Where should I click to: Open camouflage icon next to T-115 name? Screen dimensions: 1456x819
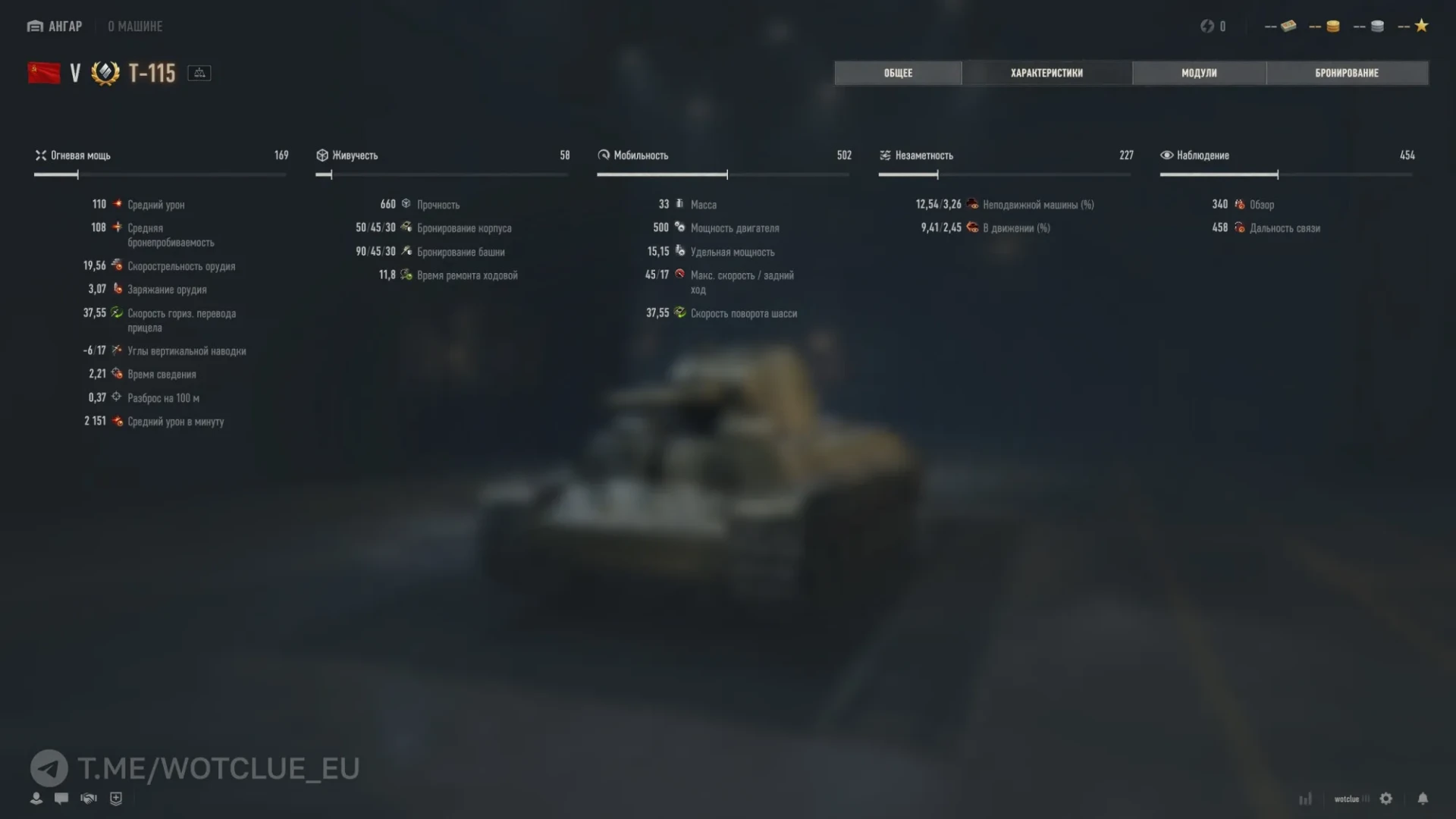[x=199, y=73]
